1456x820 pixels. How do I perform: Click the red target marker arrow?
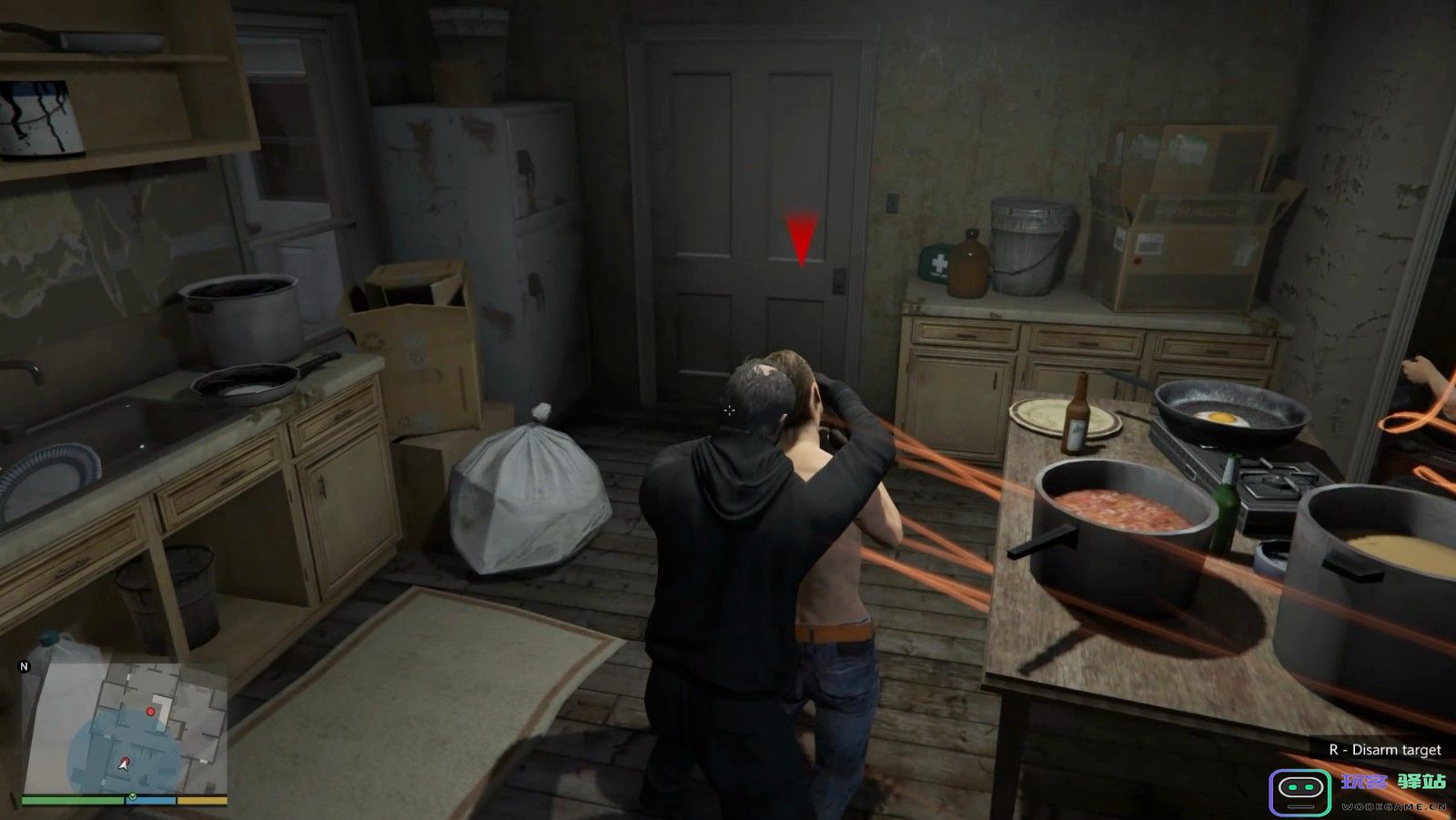tap(801, 238)
